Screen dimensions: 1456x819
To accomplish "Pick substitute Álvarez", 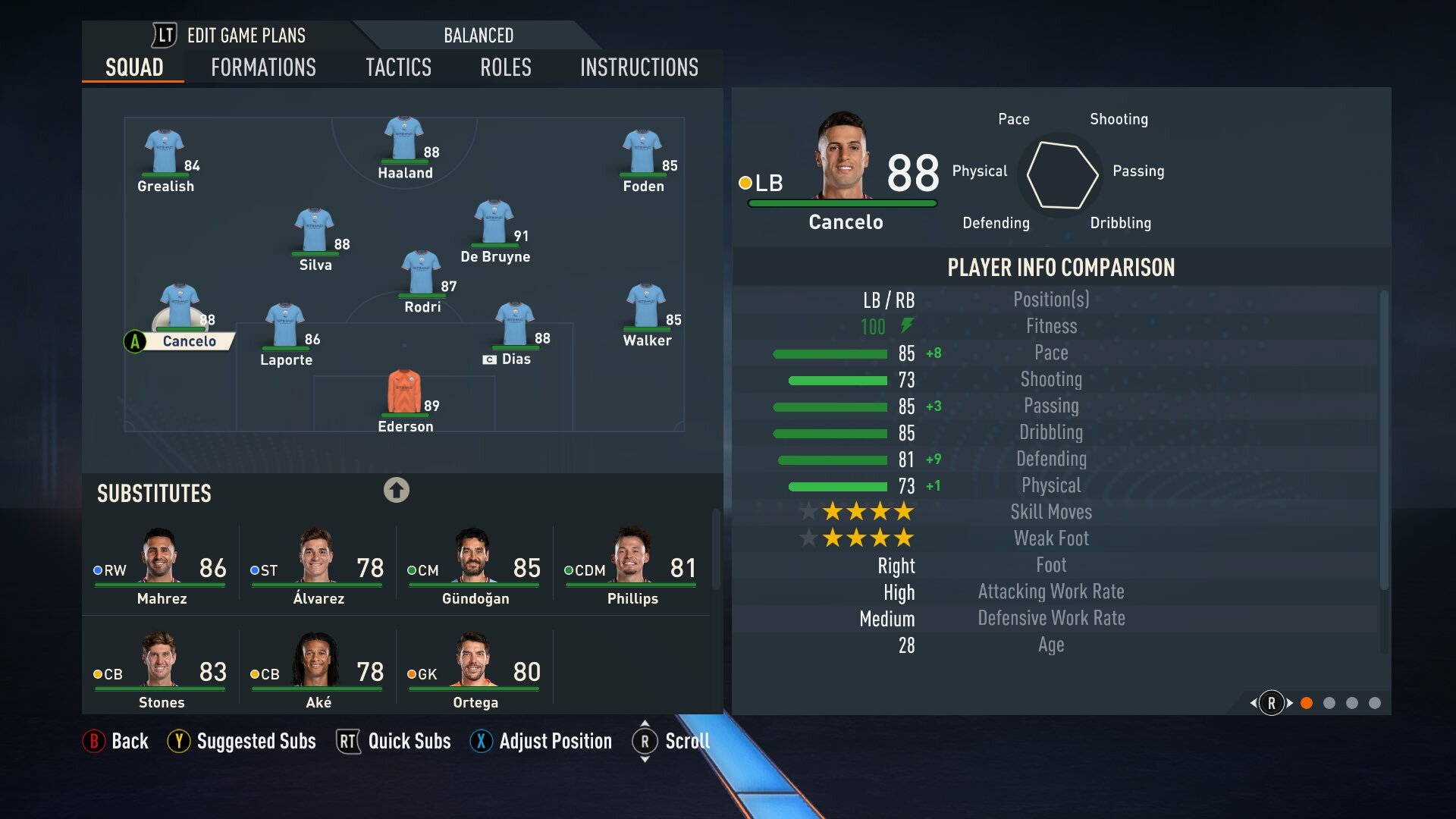I will click(318, 567).
